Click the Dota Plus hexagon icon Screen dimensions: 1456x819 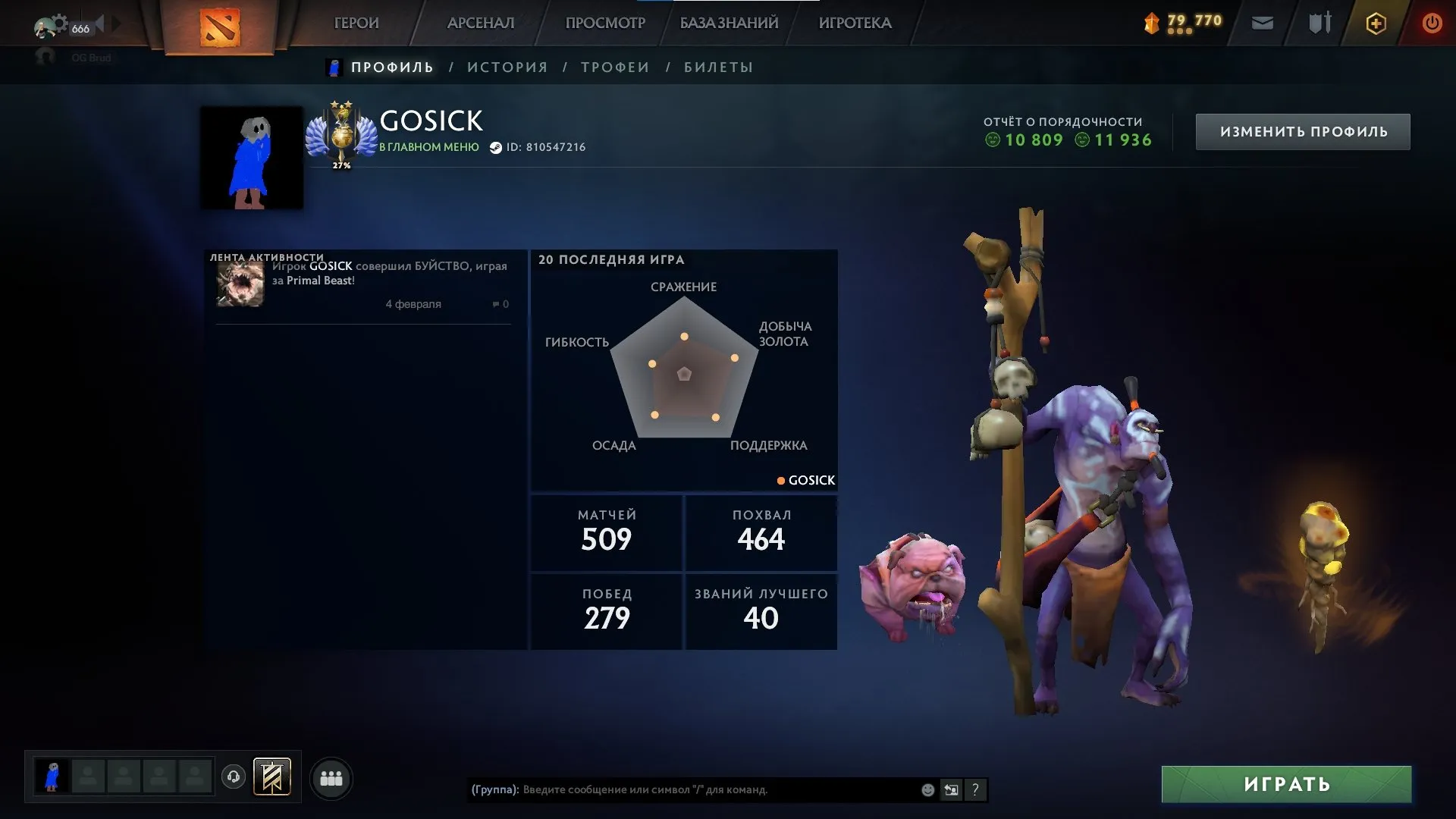[1375, 23]
